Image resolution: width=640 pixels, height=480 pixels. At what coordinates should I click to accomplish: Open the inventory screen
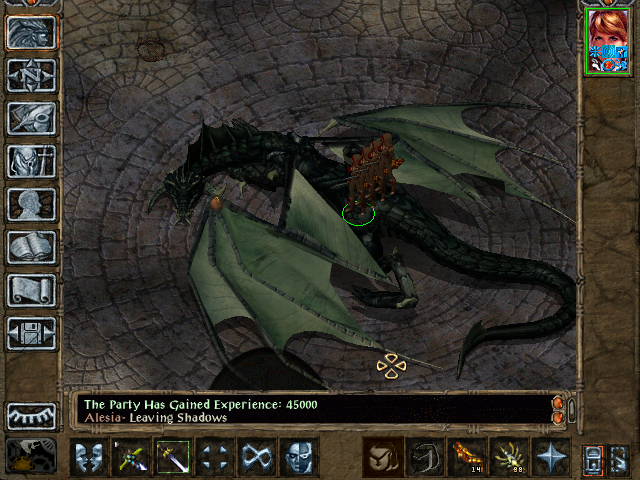click(31, 161)
